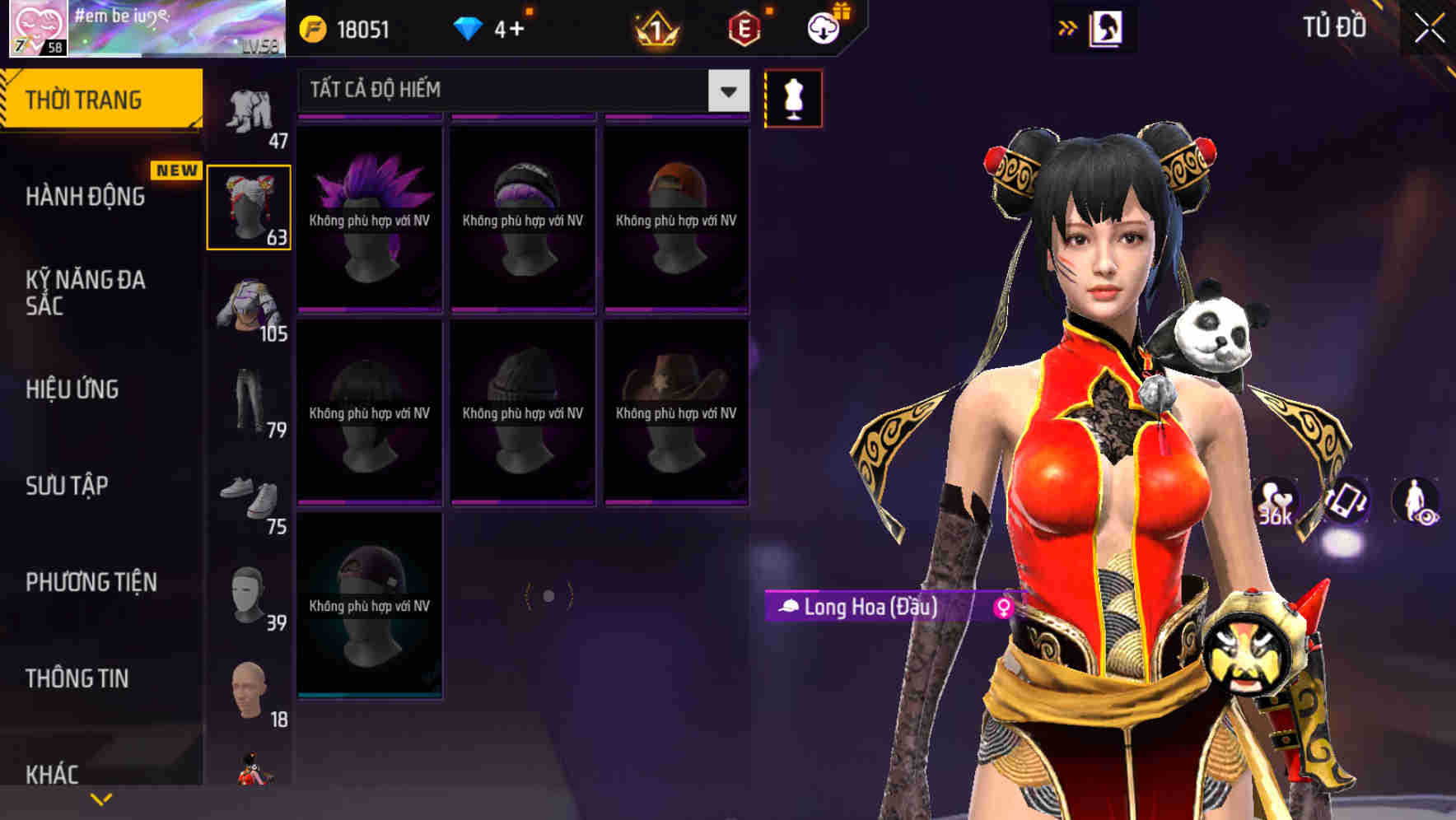The width and height of the screenshot is (1456, 820).
Task: Select the head slot category showing 63 items
Action: click(x=249, y=206)
